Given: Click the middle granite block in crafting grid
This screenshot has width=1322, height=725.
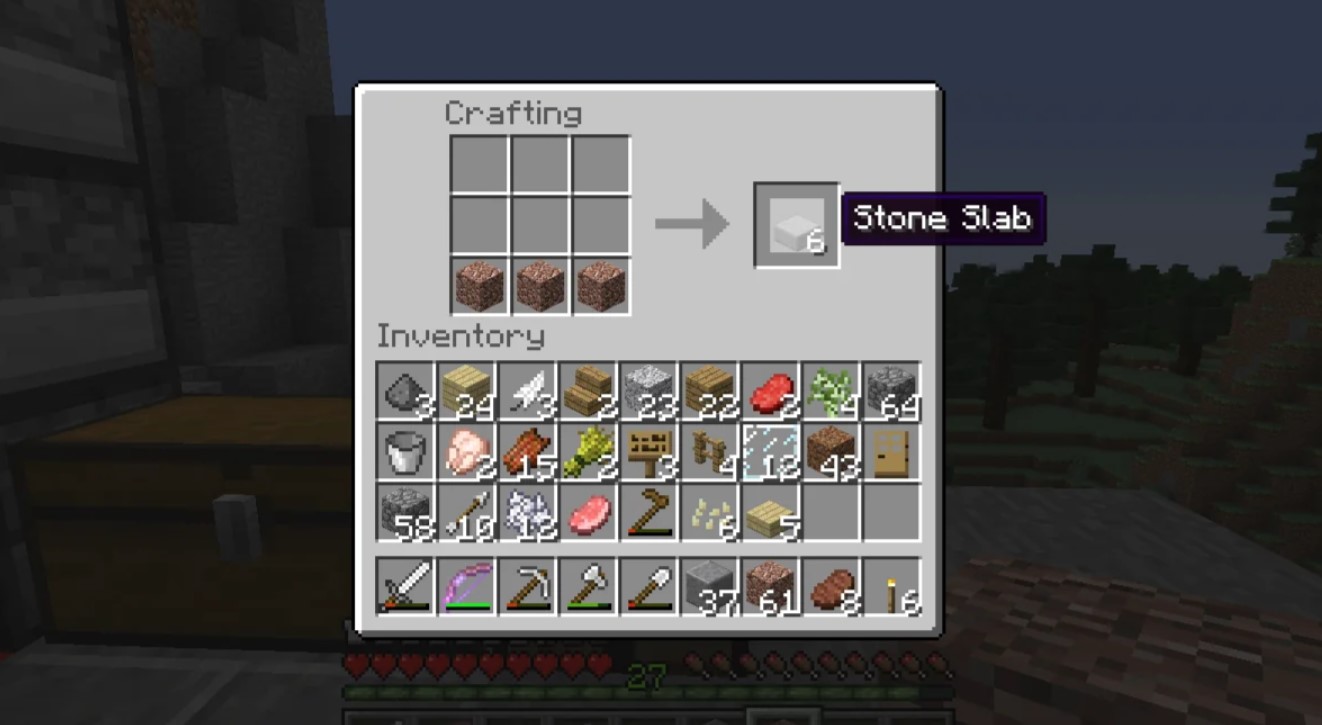Looking at the screenshot, I should (x=540, y=286).
